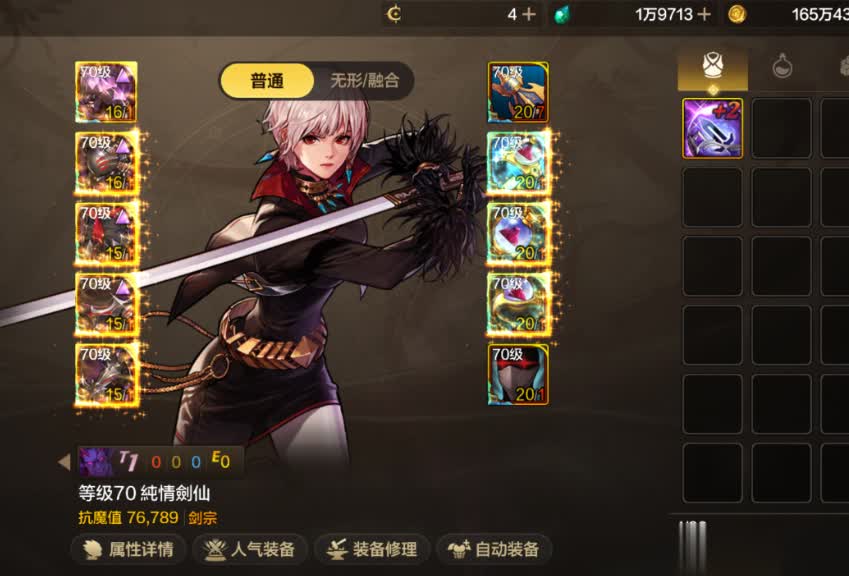Add gems with the plus beside 1万9713
The image size is (849, 576).
[704, 14]
